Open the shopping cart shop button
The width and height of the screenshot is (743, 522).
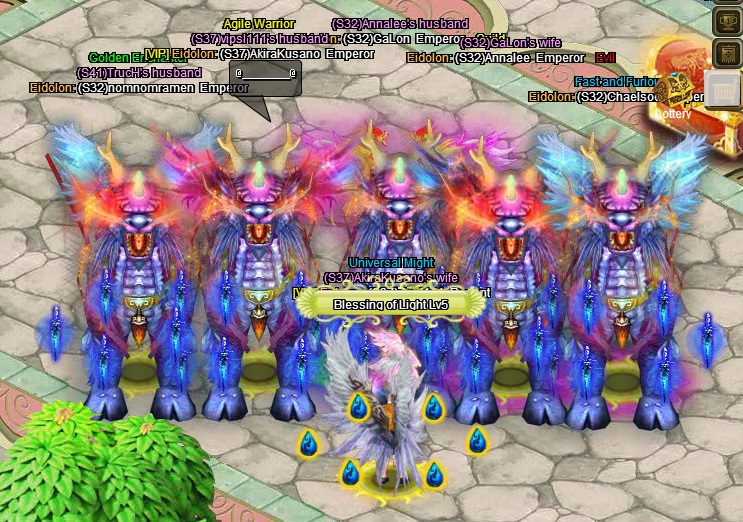[x=724, y=89]
